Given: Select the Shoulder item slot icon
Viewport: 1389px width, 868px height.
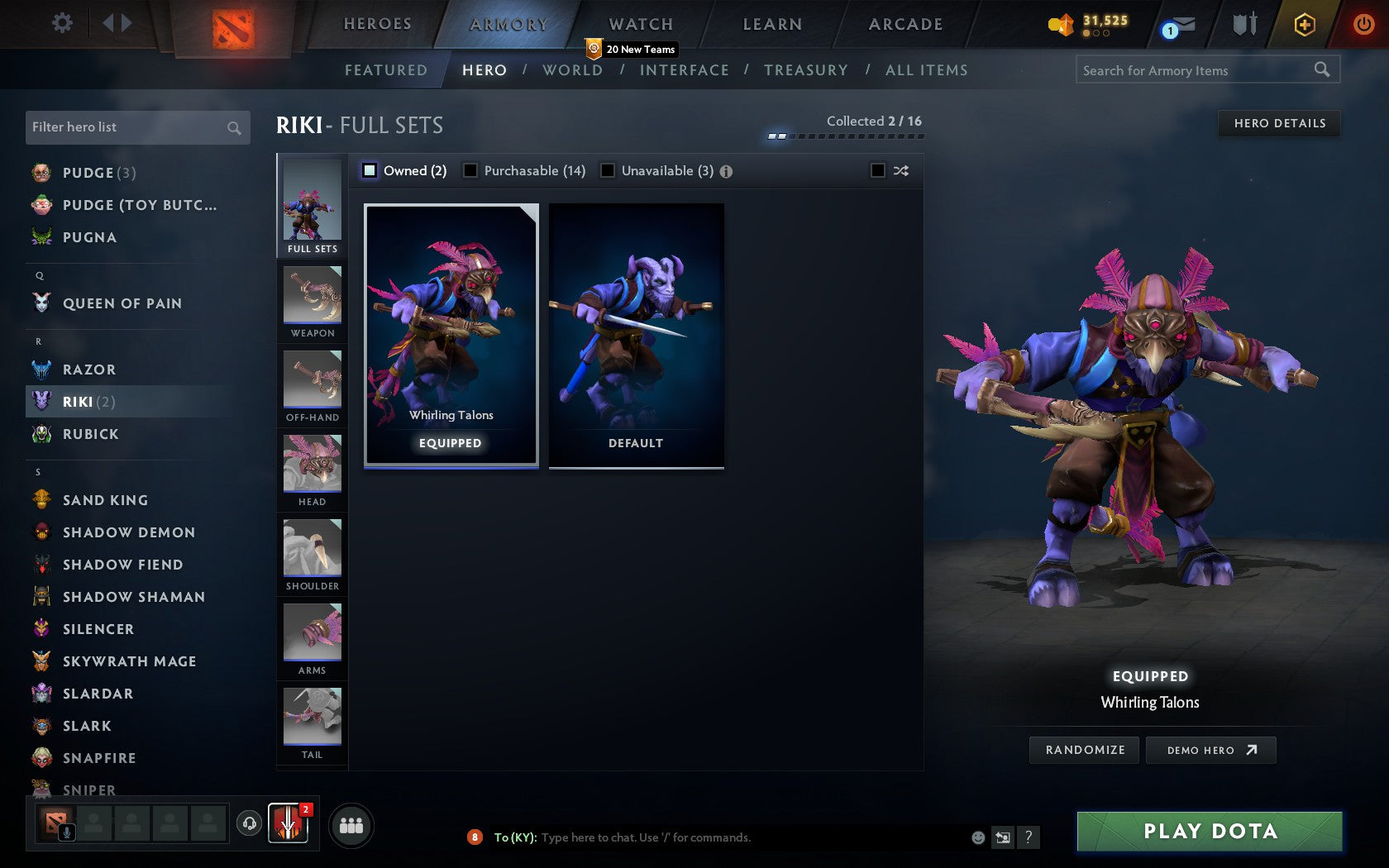Looking at the screenshot, I should coord(312,550).
